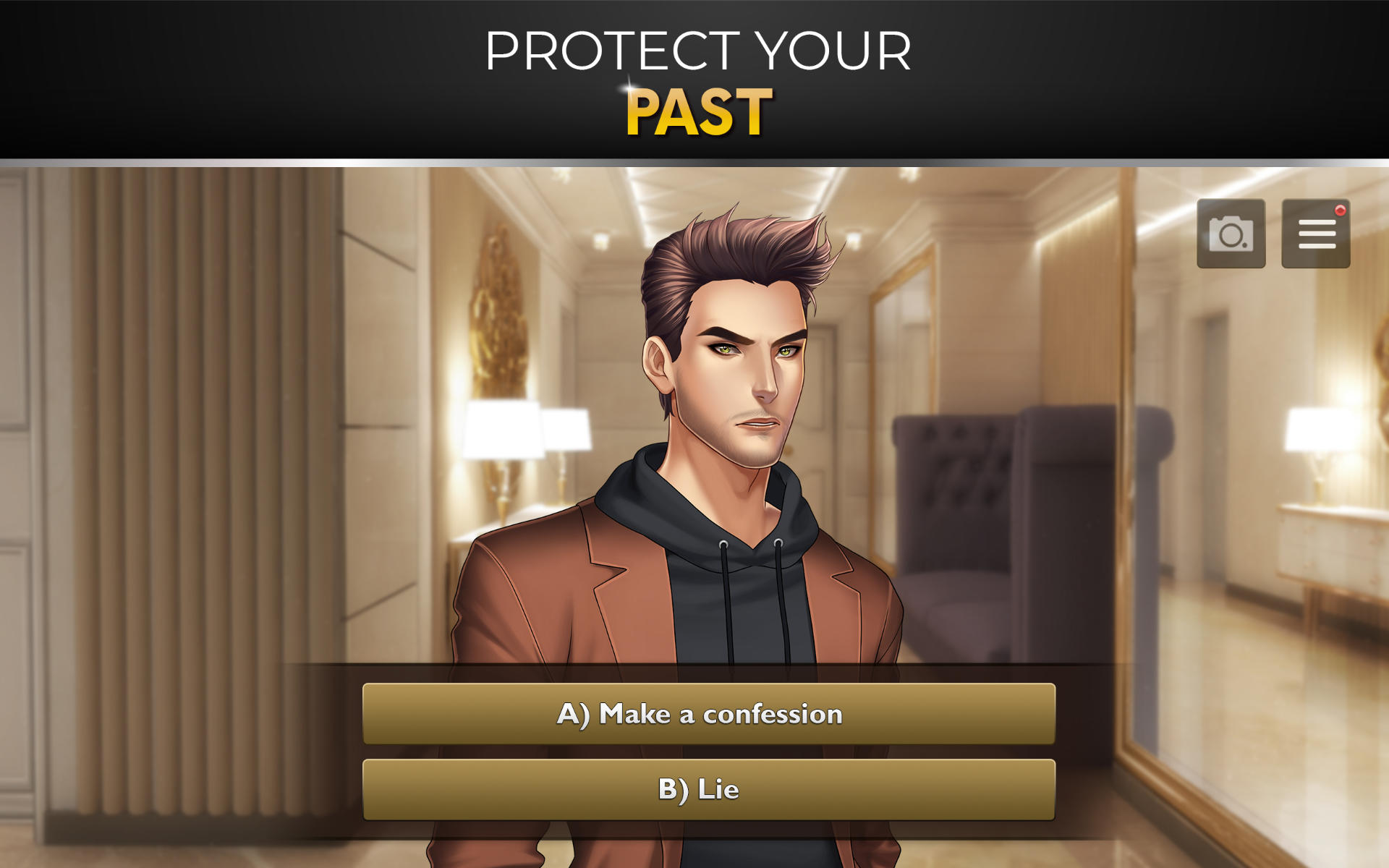Click the choice panel area between buttons
The width and height of the screenshot is (1389, 868).
[697, 752]
